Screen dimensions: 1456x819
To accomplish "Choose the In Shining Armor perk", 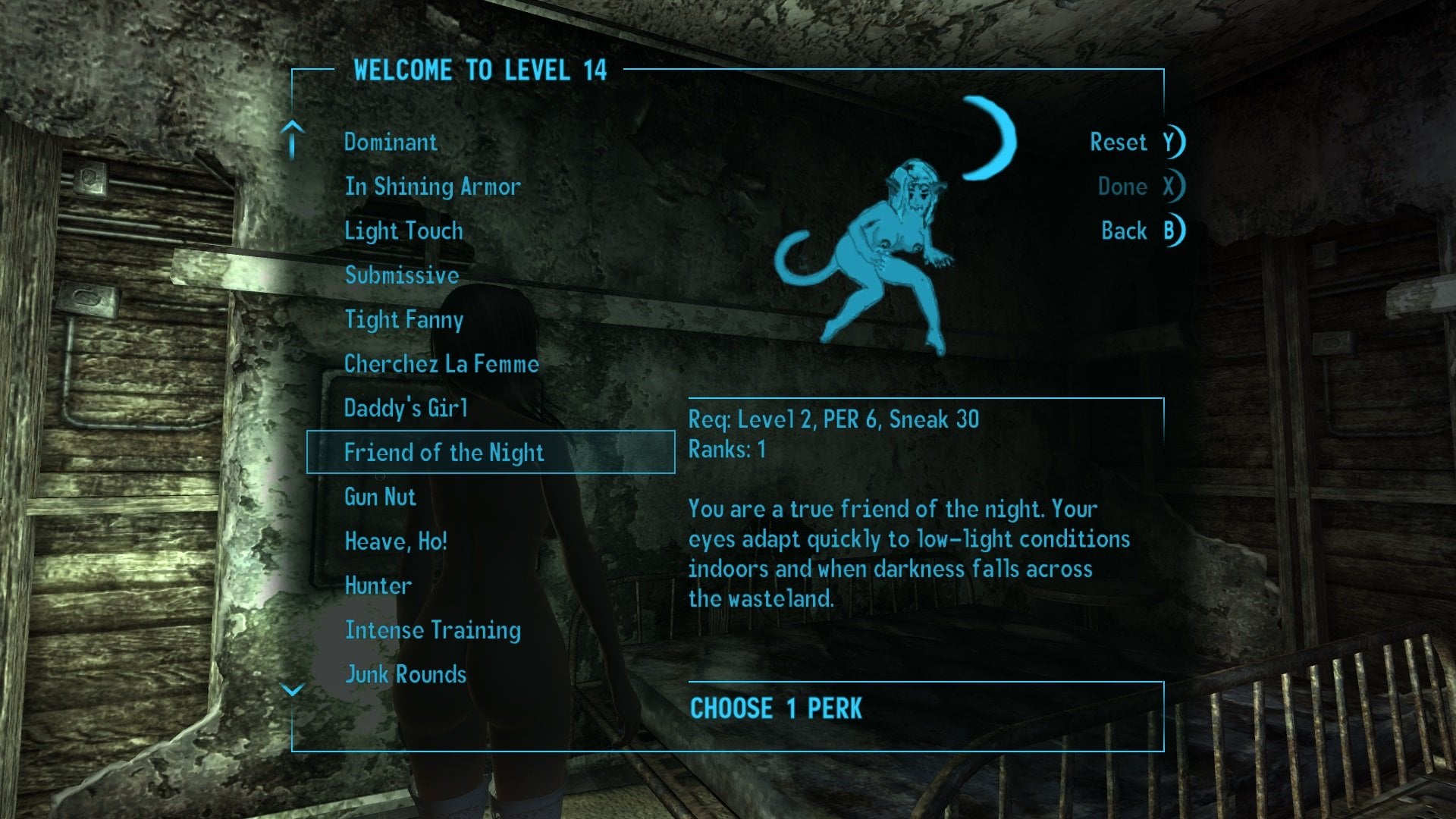I will coord(432,187).
